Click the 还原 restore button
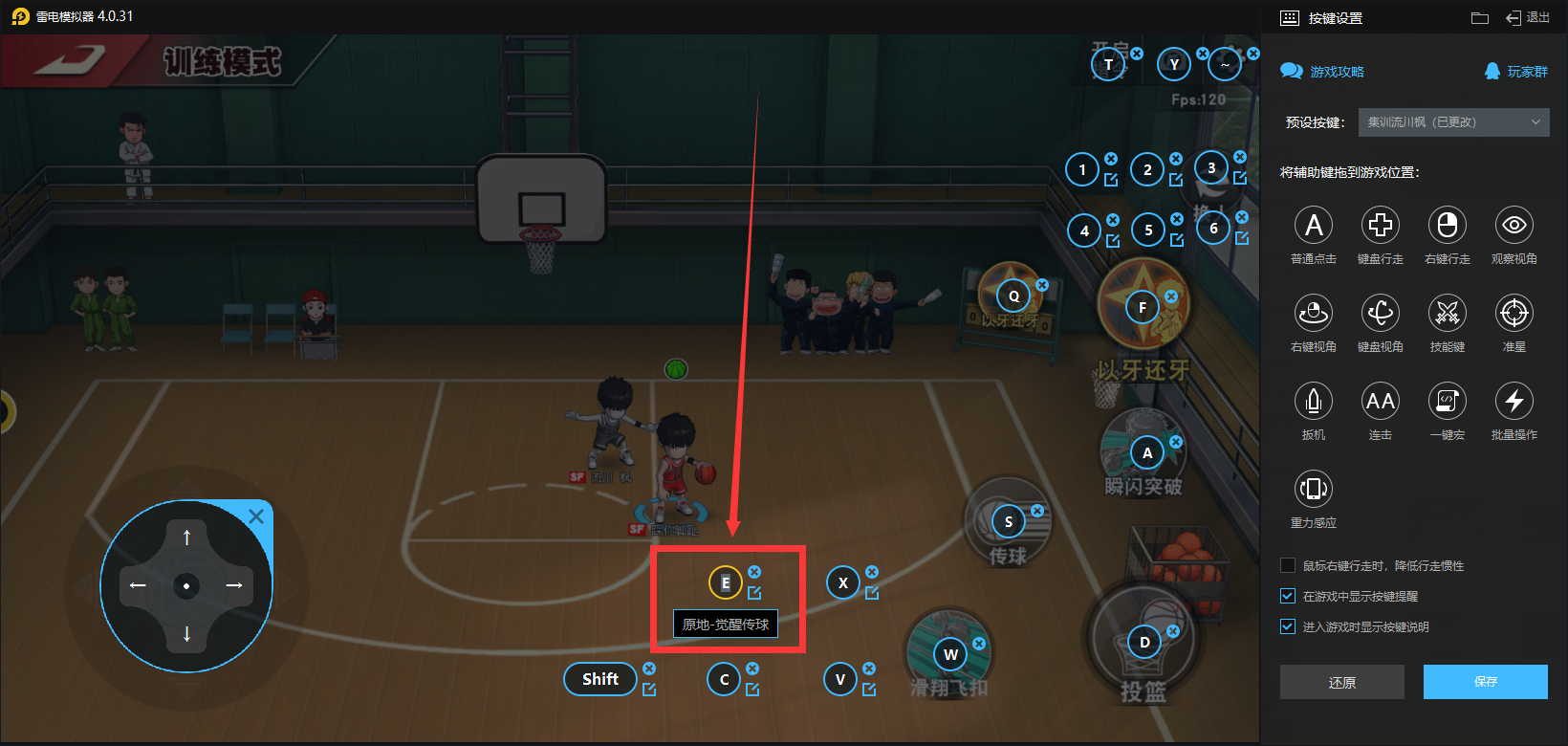 (1341, 682)
